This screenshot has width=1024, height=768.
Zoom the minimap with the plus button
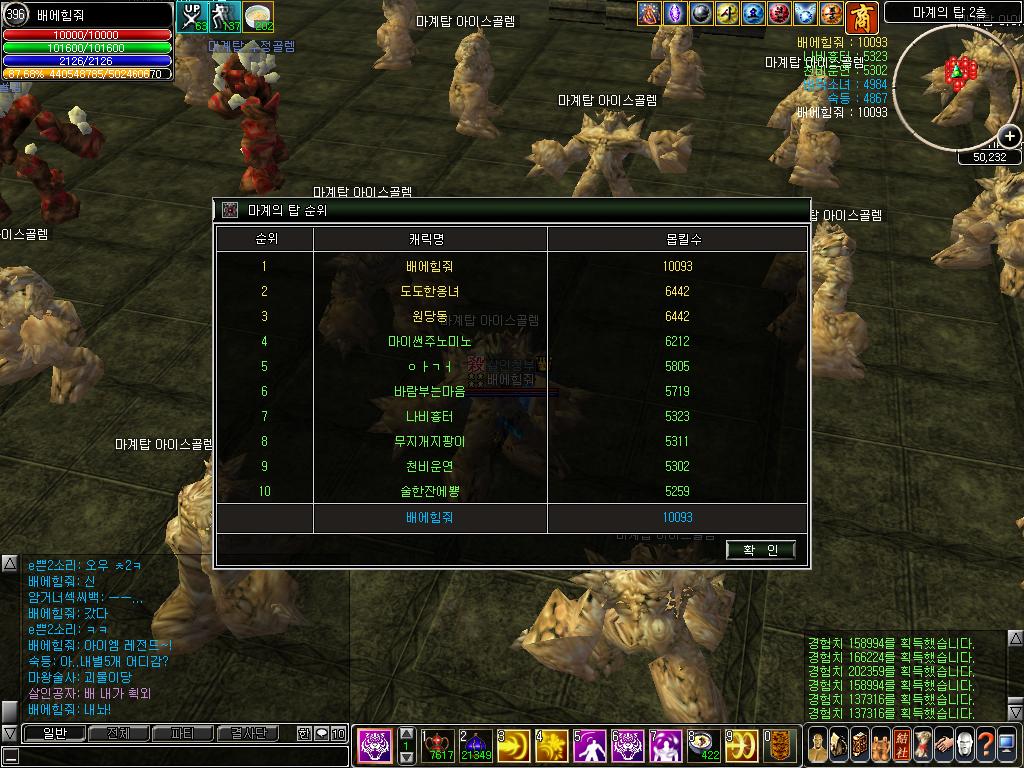coord(1010,137)
